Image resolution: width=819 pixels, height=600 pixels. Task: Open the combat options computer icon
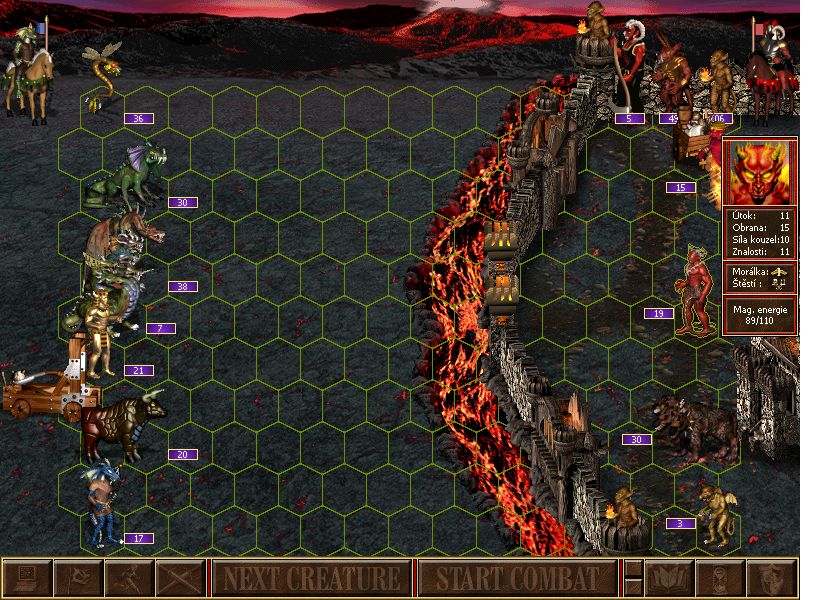[x=27, y=578]
